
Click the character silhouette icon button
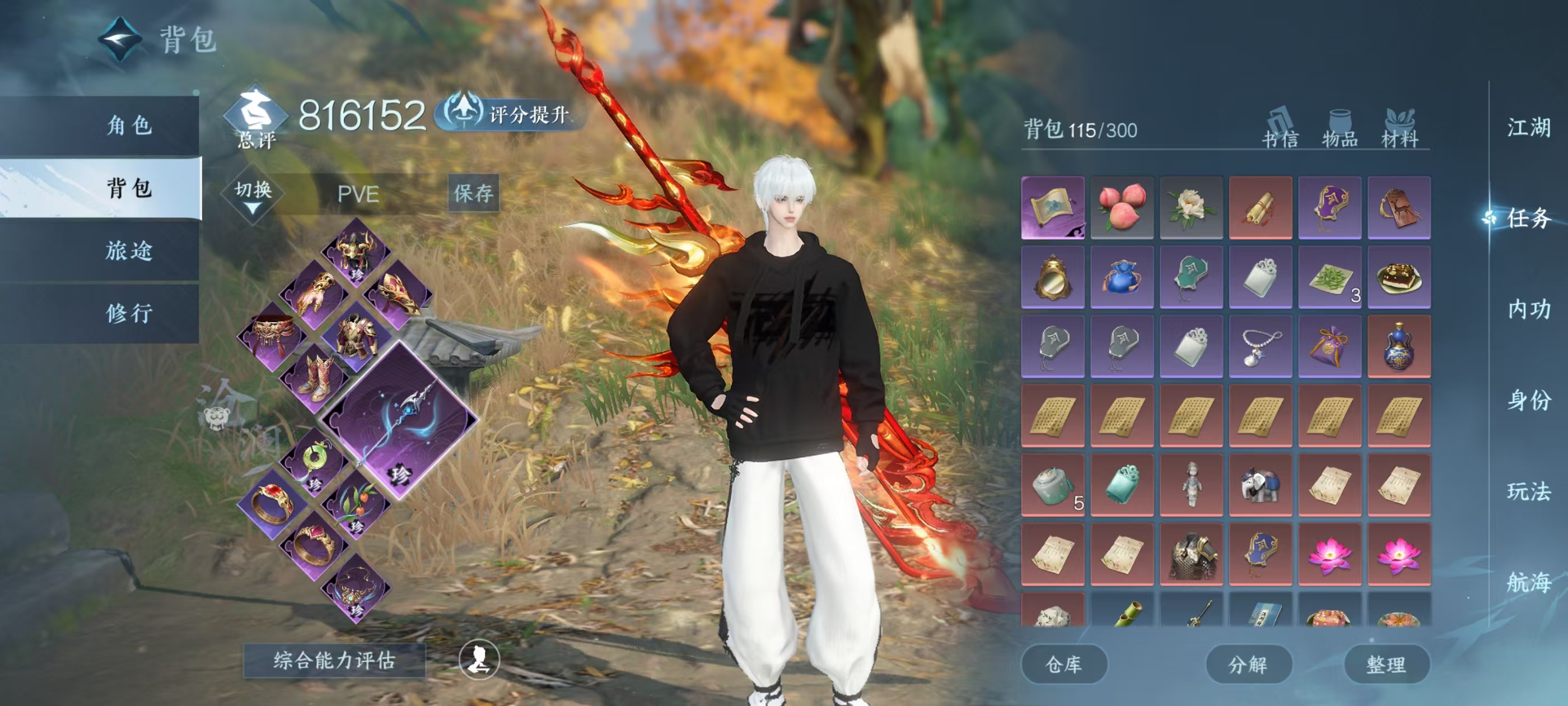(x=479, y=659)
